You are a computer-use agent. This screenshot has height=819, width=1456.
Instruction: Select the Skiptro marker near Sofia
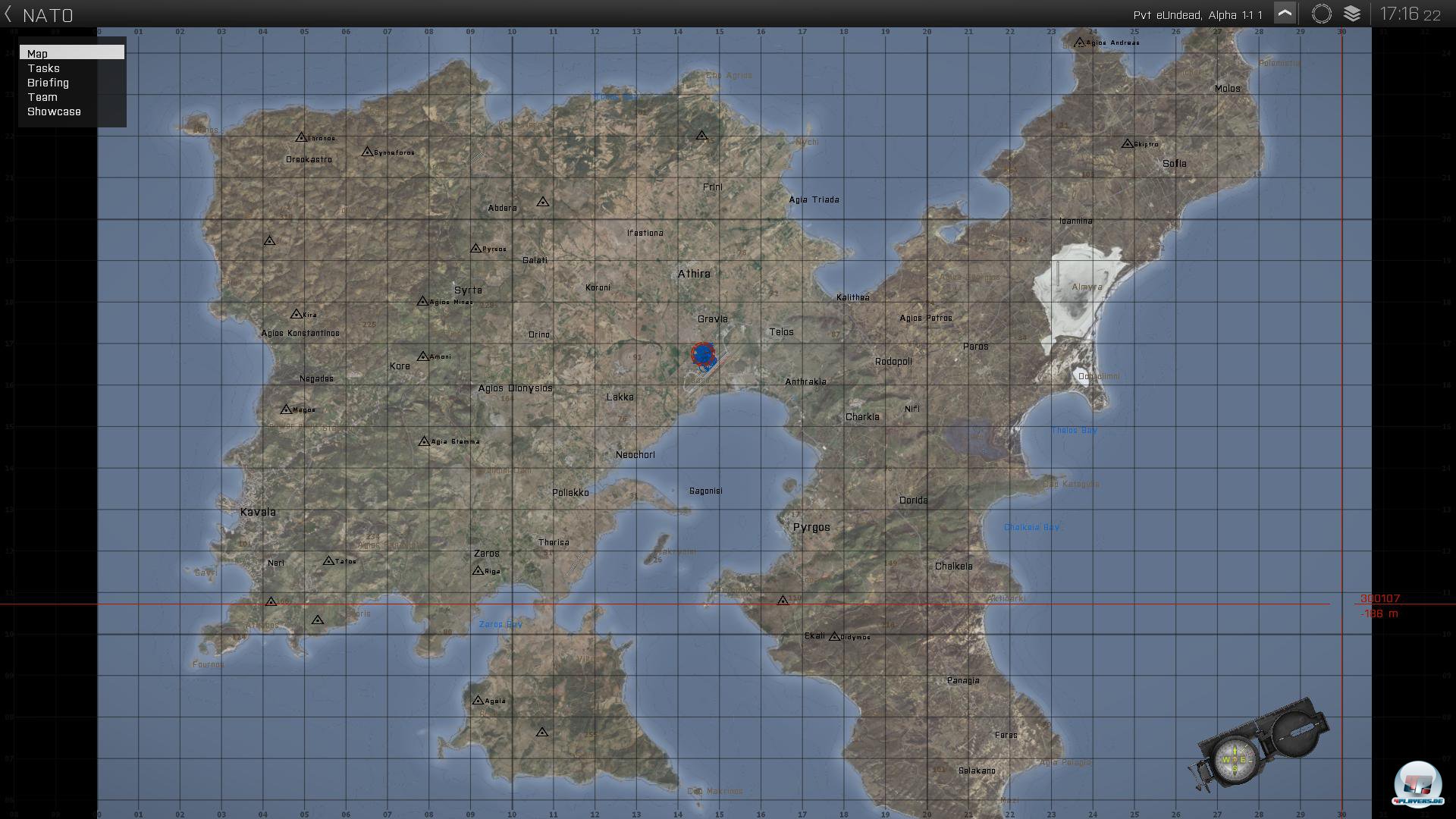click(x=1128, y=143)
